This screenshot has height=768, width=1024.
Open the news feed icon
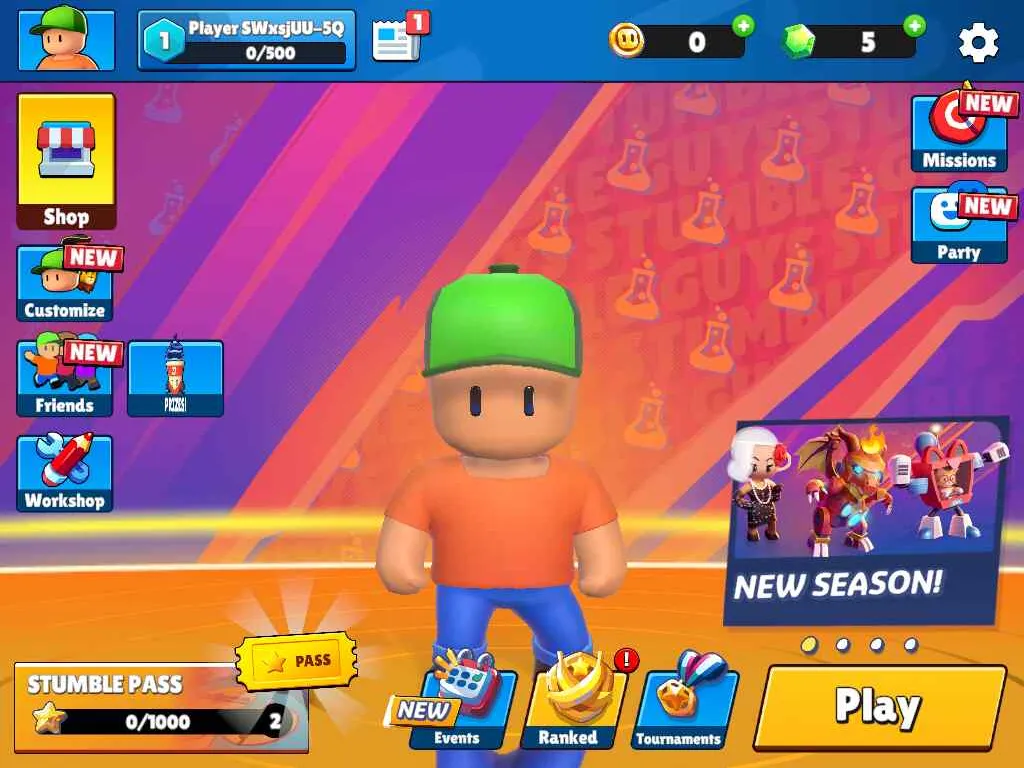[x=397, y=41]
